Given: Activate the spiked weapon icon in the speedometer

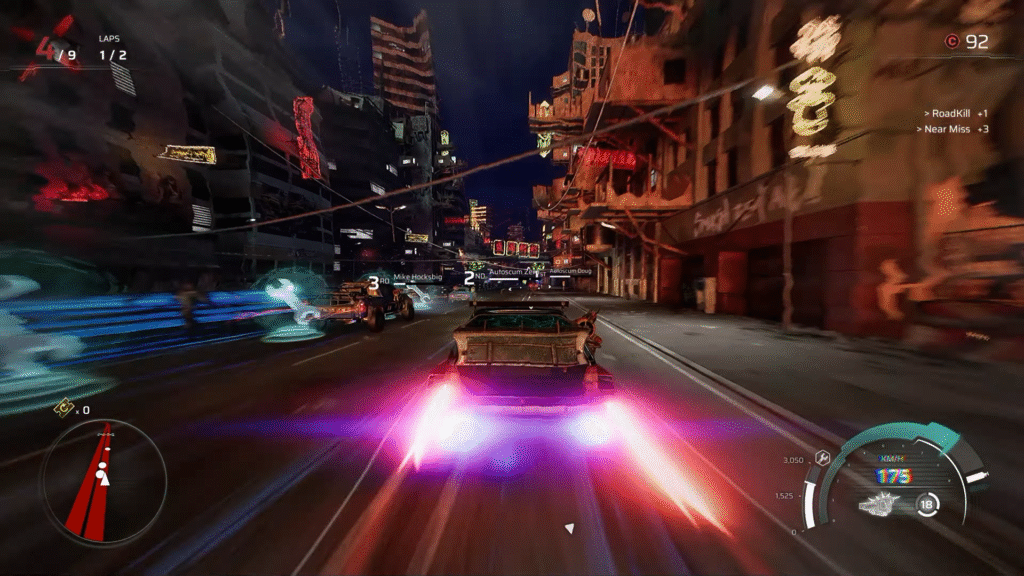Looking at the screenshot, I should pyautogui.click(x=879, y=504).
